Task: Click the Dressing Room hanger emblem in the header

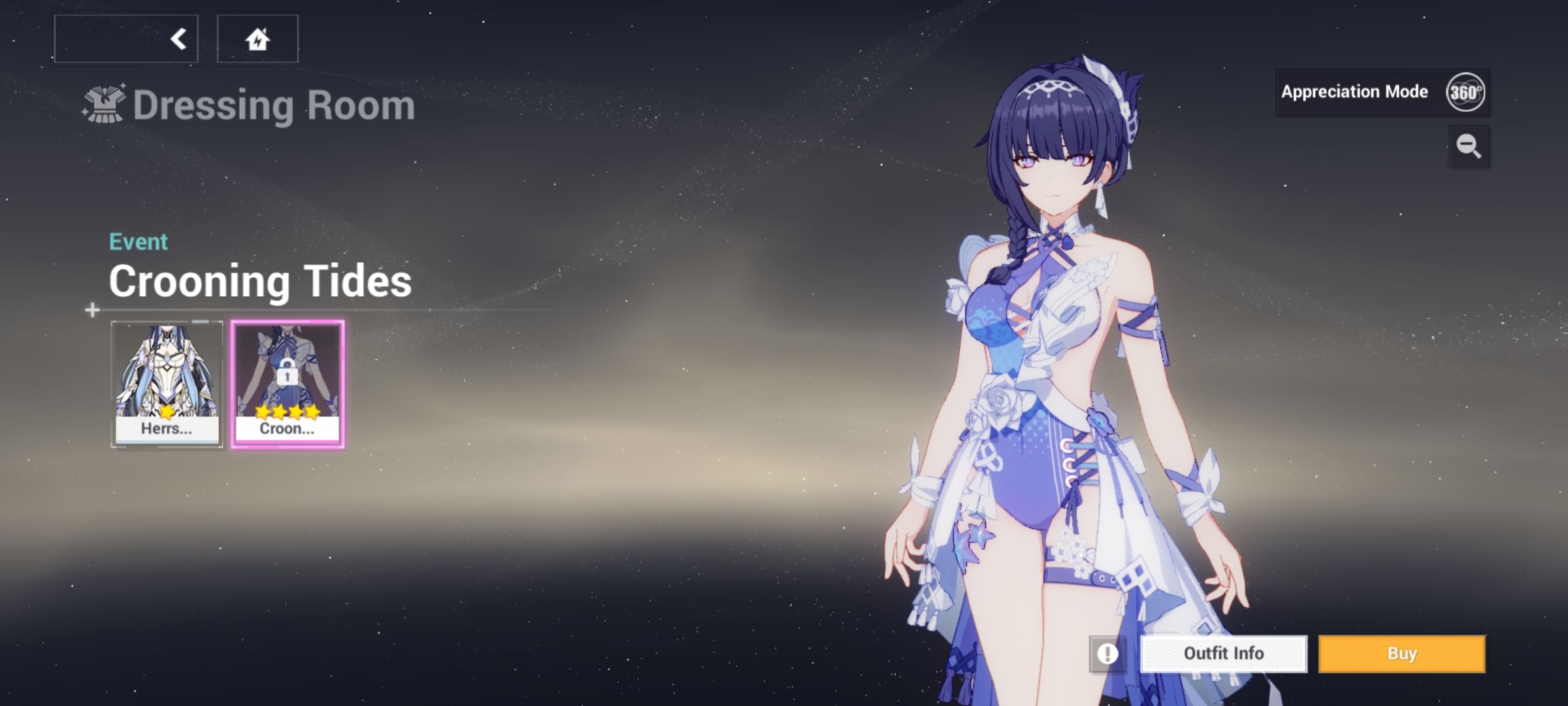Action: coord(105,103)
